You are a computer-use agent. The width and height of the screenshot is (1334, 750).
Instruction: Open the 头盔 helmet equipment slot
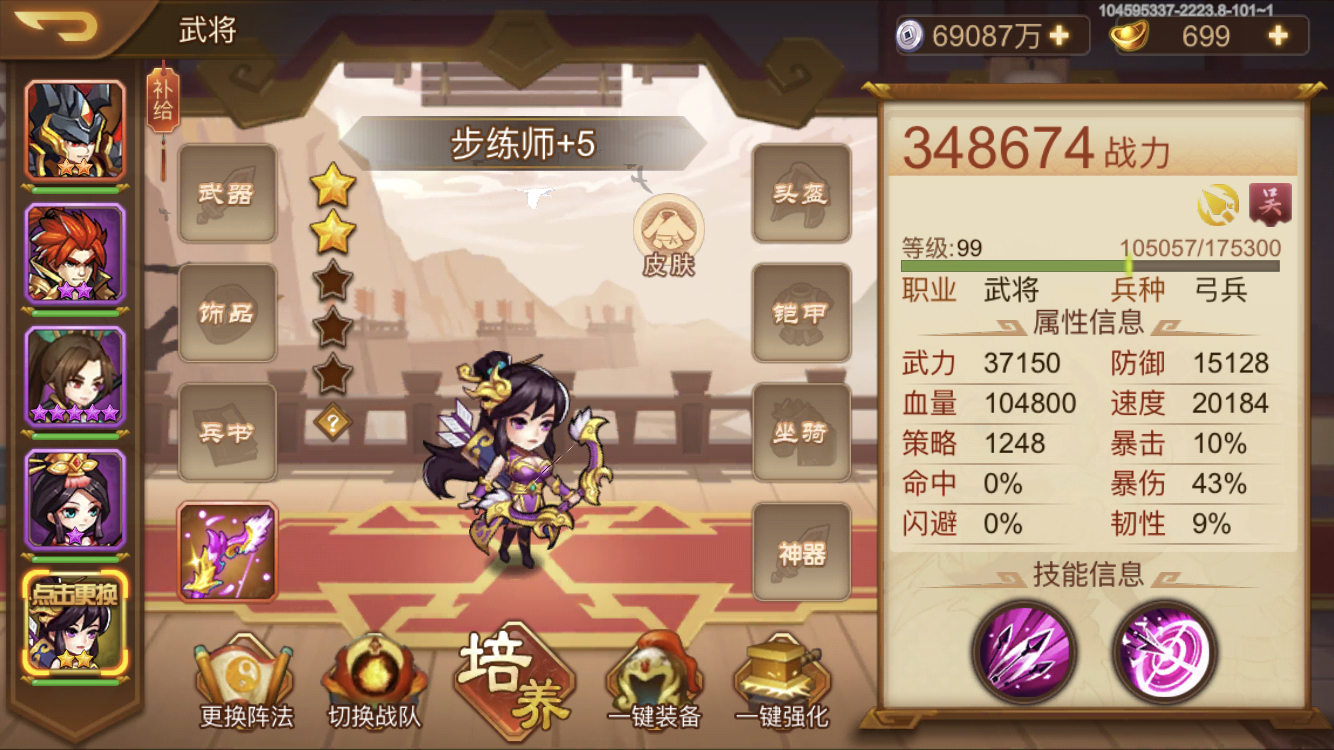click(x=800, y=194)
